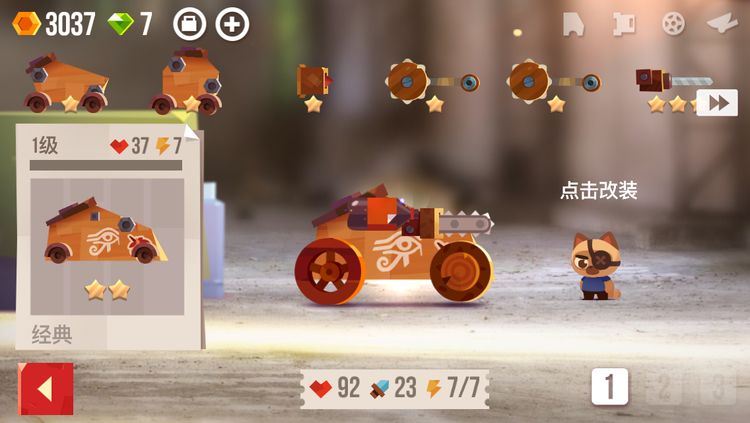
Task: Select the red rocket booster part
Action: pos(314,80)
